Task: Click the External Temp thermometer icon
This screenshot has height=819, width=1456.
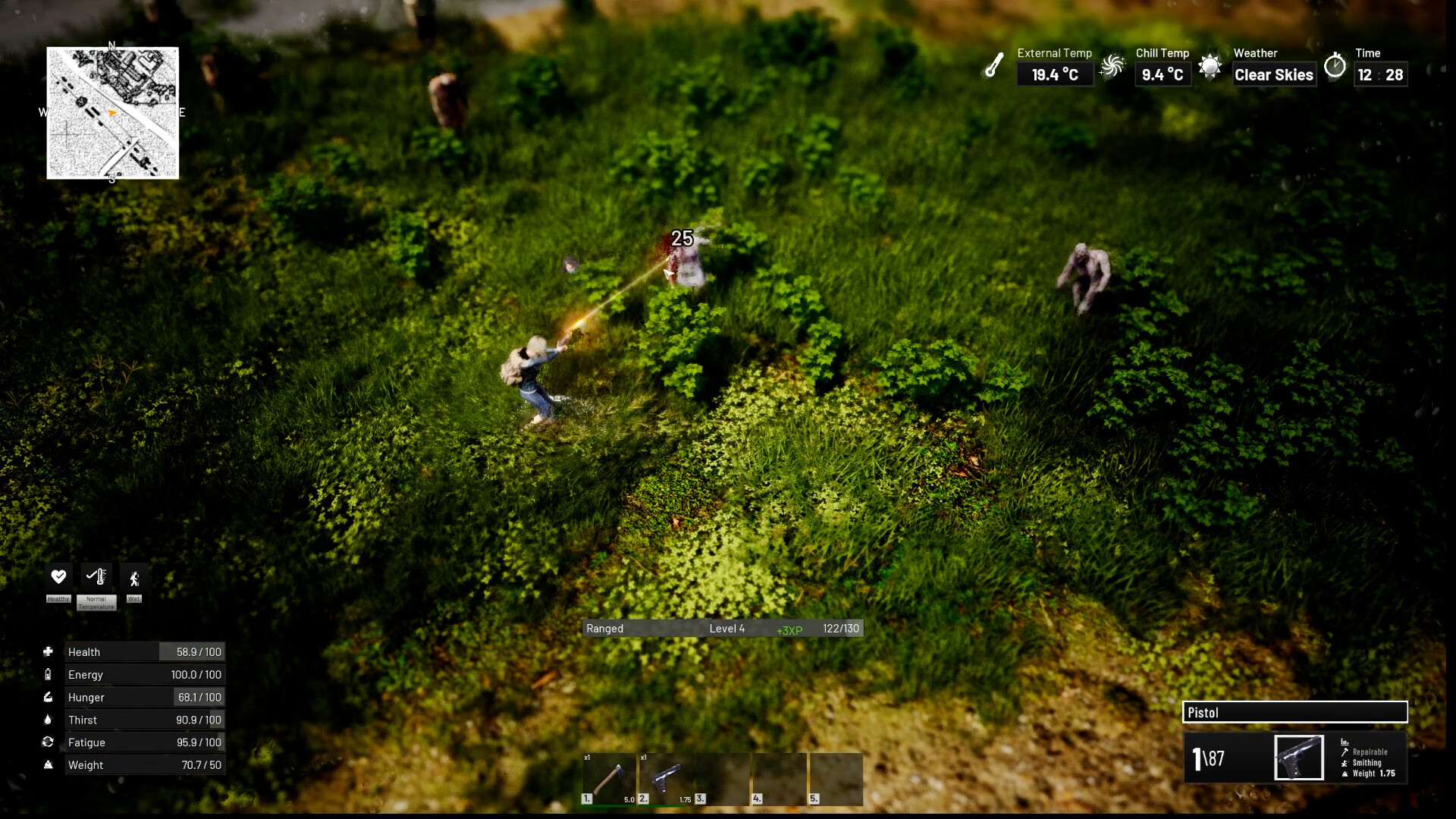Action: point(996,66)
